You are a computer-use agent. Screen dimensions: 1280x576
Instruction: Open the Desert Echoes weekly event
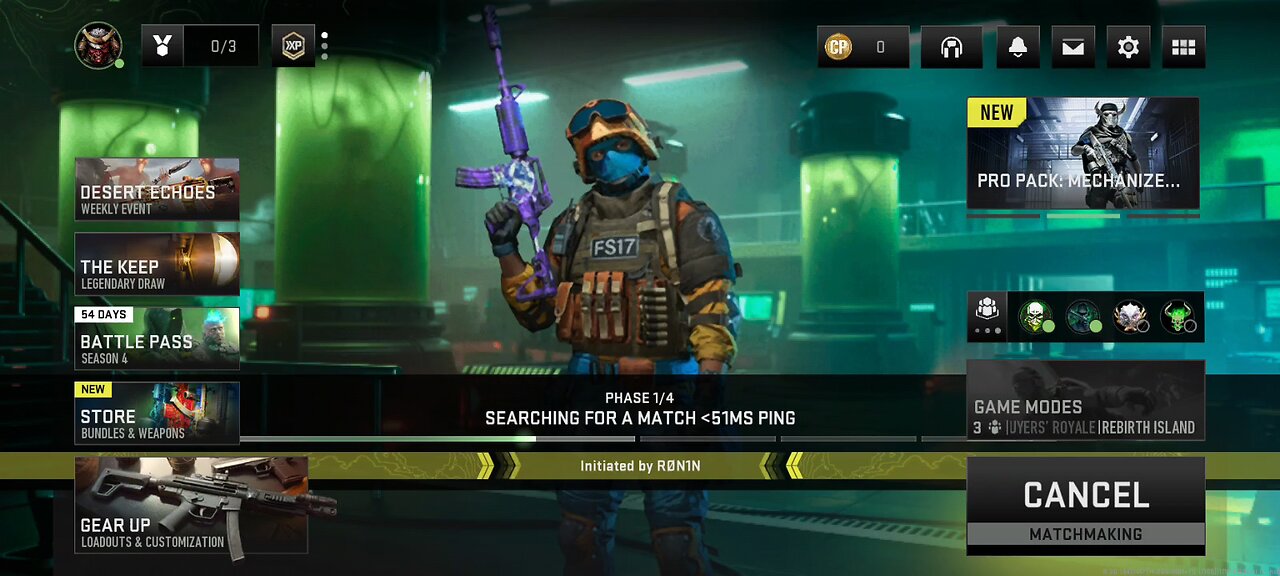pyautogui.click(x=157, y=189)
